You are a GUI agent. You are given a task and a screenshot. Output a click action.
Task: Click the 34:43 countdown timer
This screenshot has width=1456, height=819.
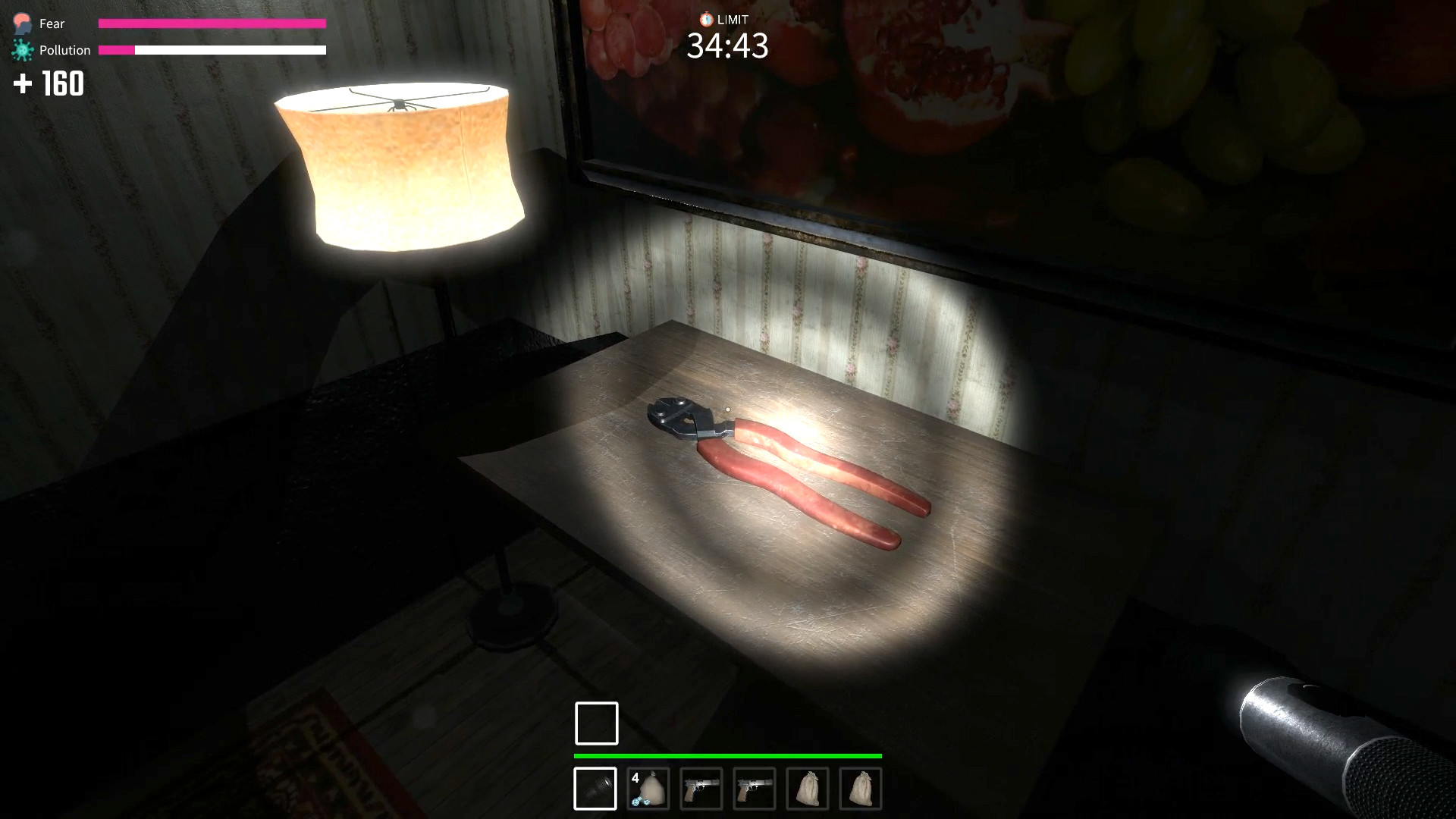point(727,47)
